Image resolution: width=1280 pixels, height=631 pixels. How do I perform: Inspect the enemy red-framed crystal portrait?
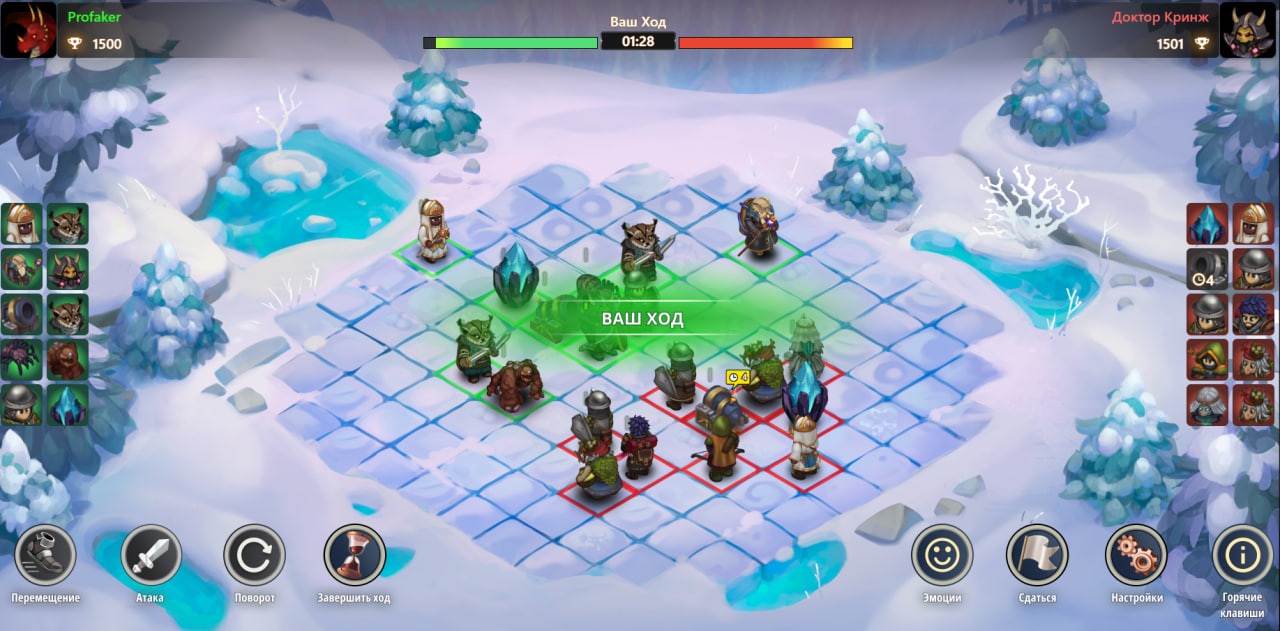coord(1208,224)
